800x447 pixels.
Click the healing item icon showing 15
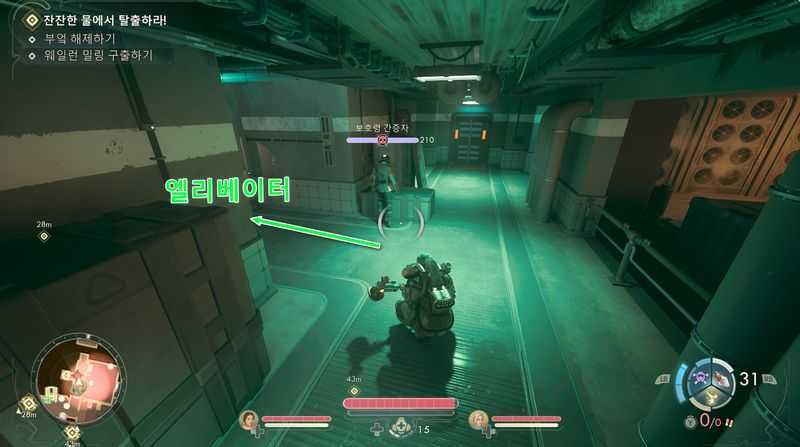point(401,428)
